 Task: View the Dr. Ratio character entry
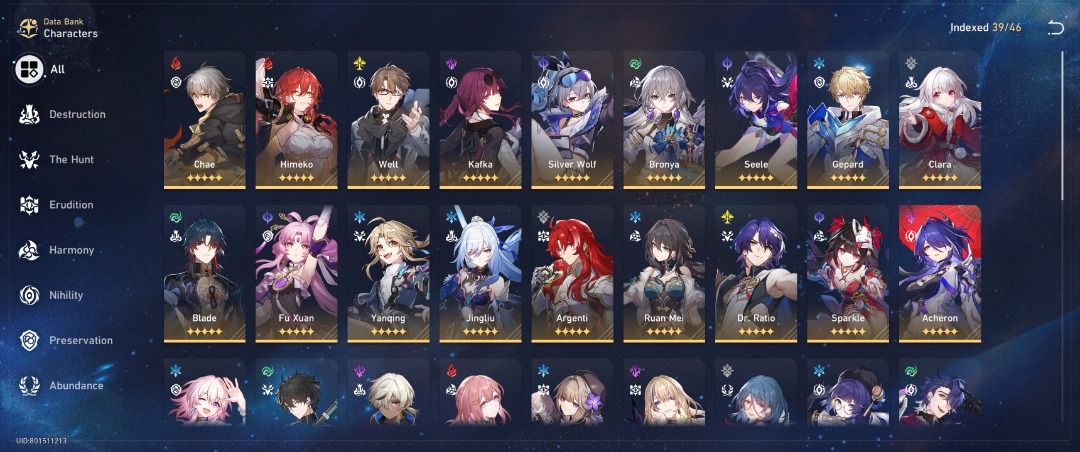(756, 274)
